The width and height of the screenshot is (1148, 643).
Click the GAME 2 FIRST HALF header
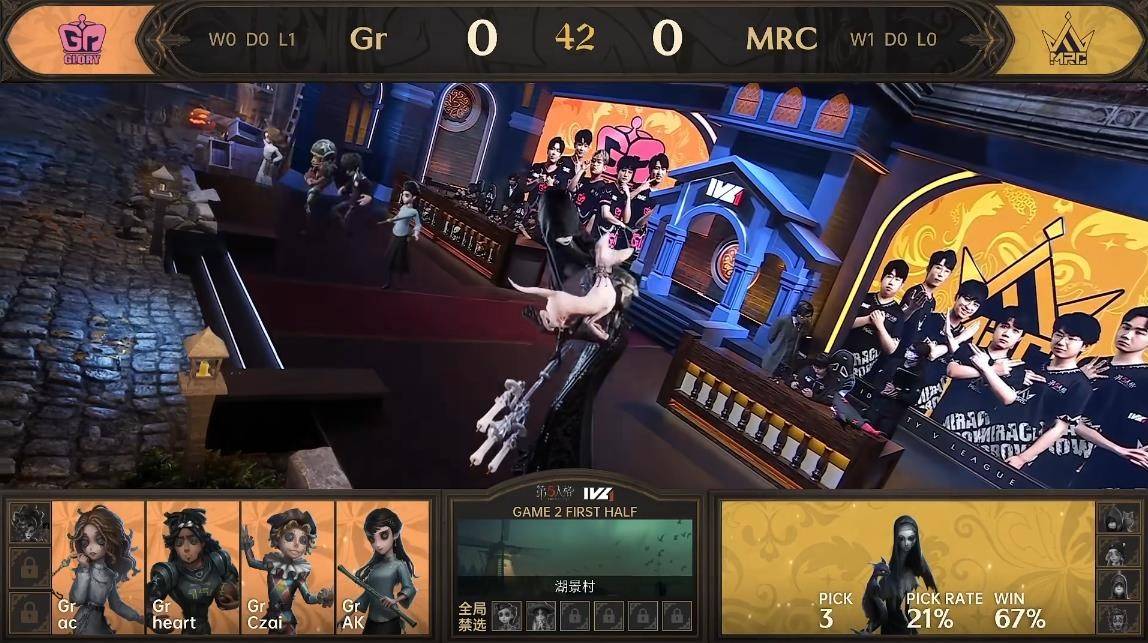(x=574, y=511)
